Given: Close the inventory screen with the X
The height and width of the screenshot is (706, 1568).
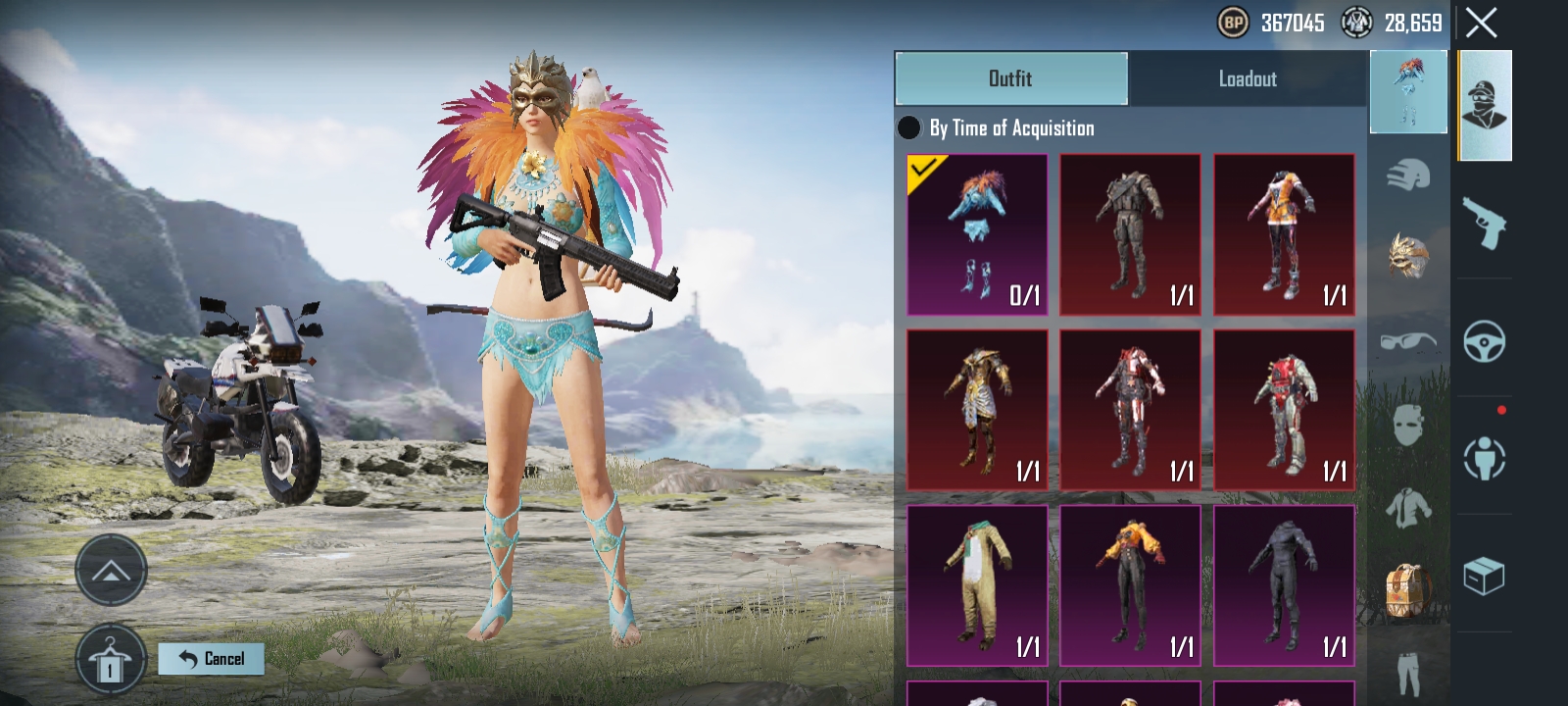Looking at the screenshot, I should pyautogui.click(x=1481, y=23).
